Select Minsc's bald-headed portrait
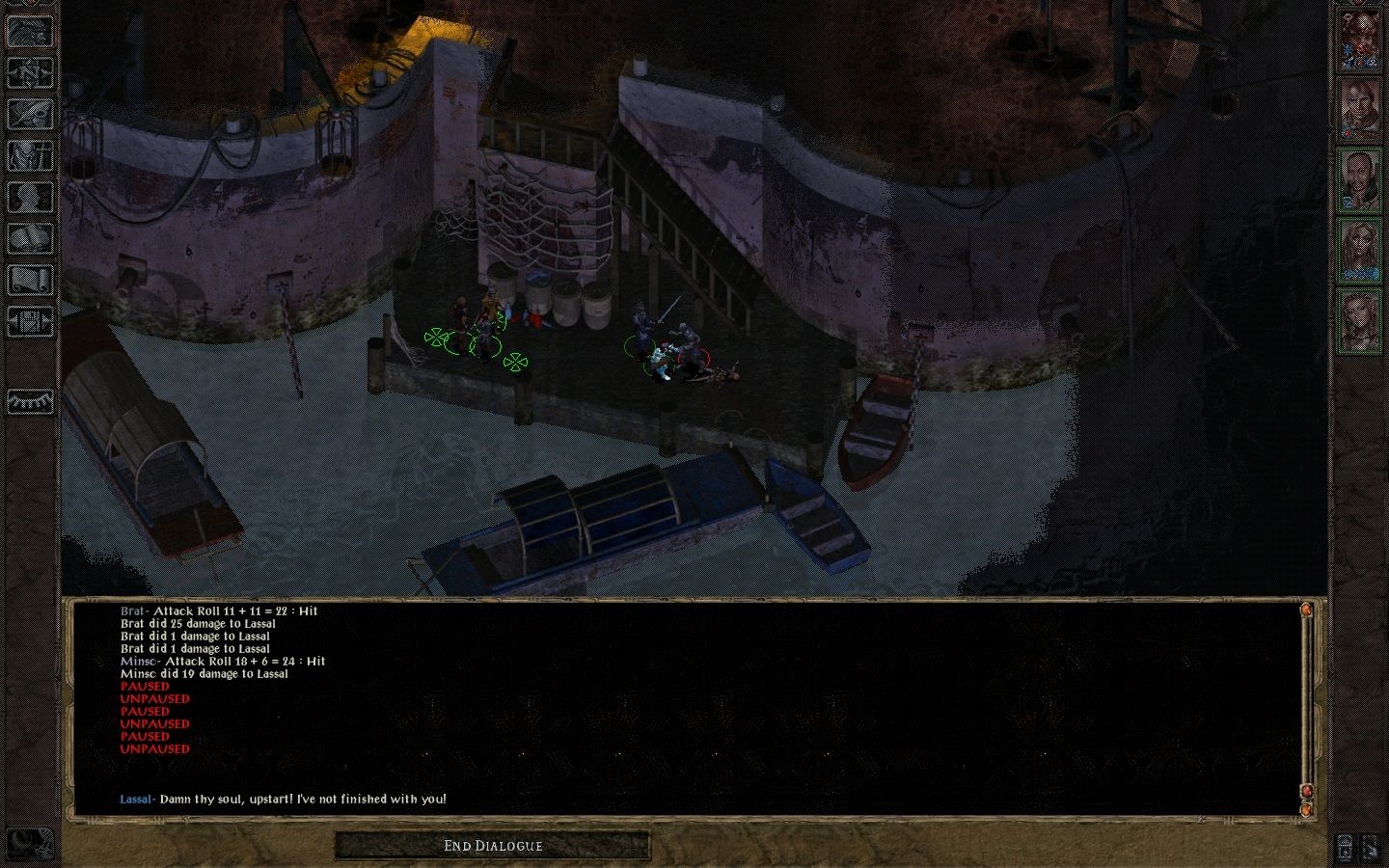The image size is (1389, 868). coord(1360,178)
